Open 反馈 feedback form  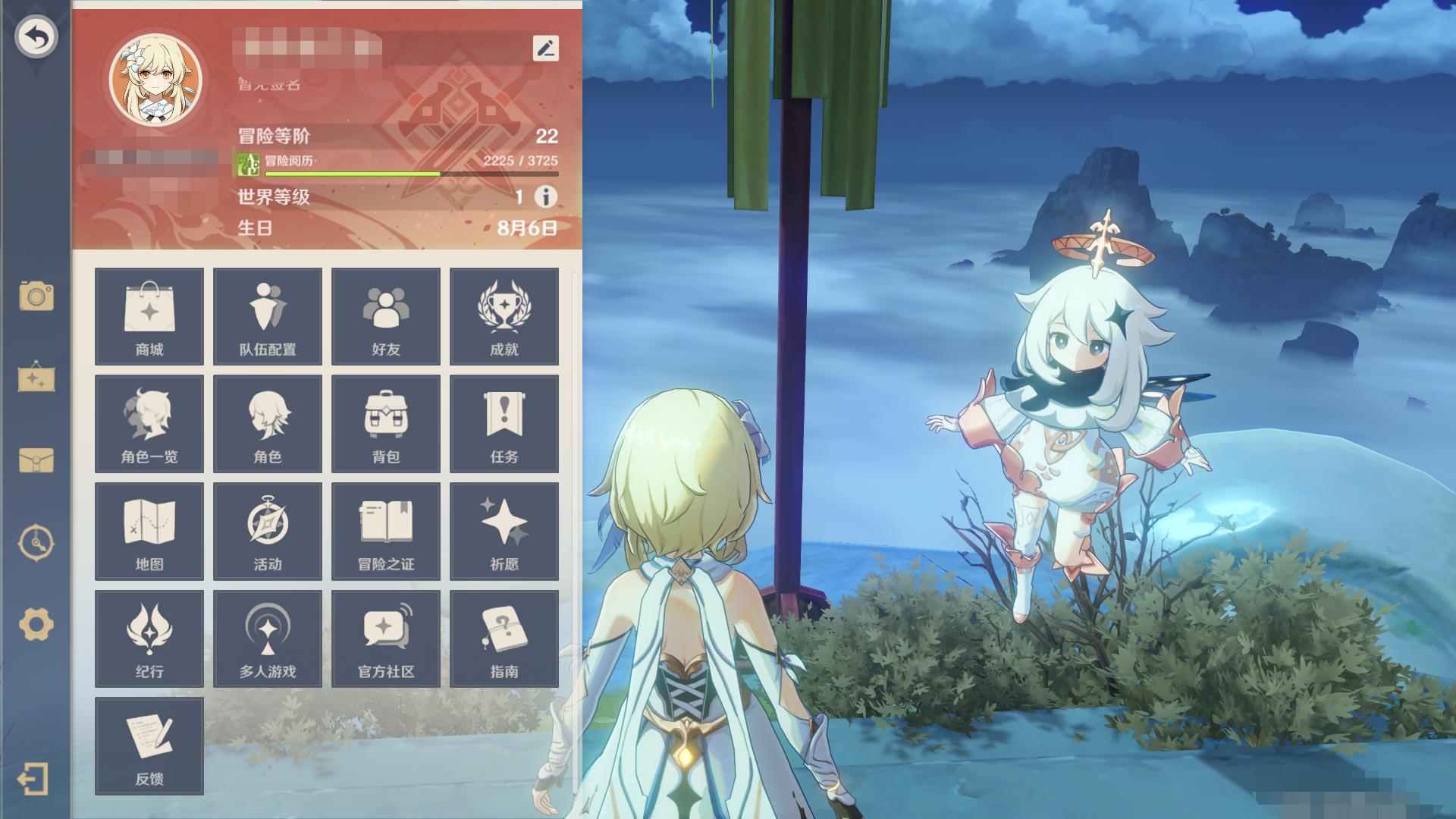[x=149, y=746]
